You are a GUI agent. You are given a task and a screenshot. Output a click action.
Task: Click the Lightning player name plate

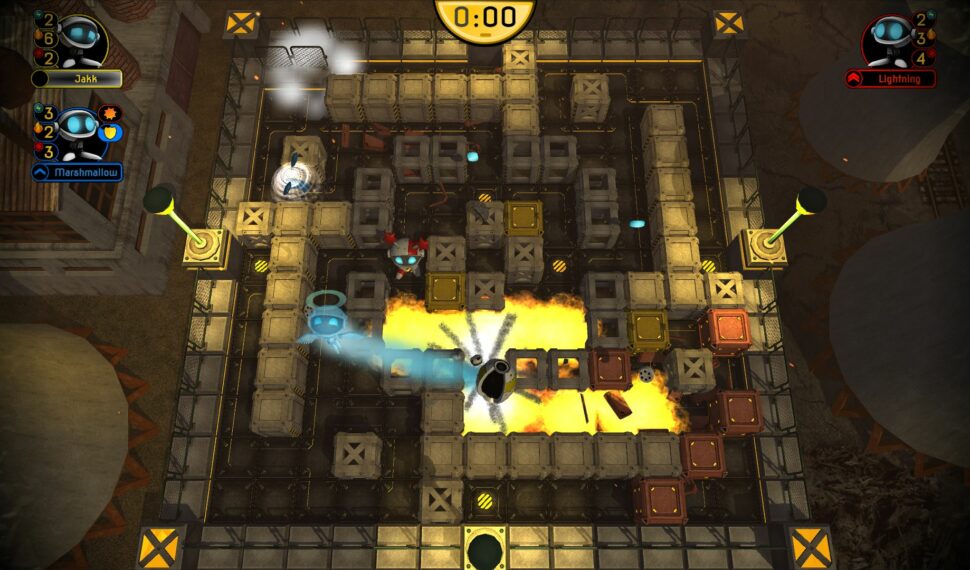[890, 78]
